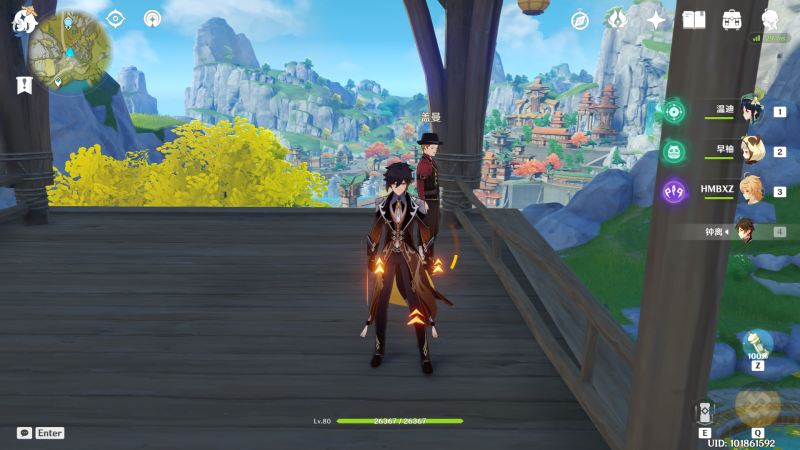Switch to party member 温迪
This screenshot has width=800, height=450.
click(752, 114)
